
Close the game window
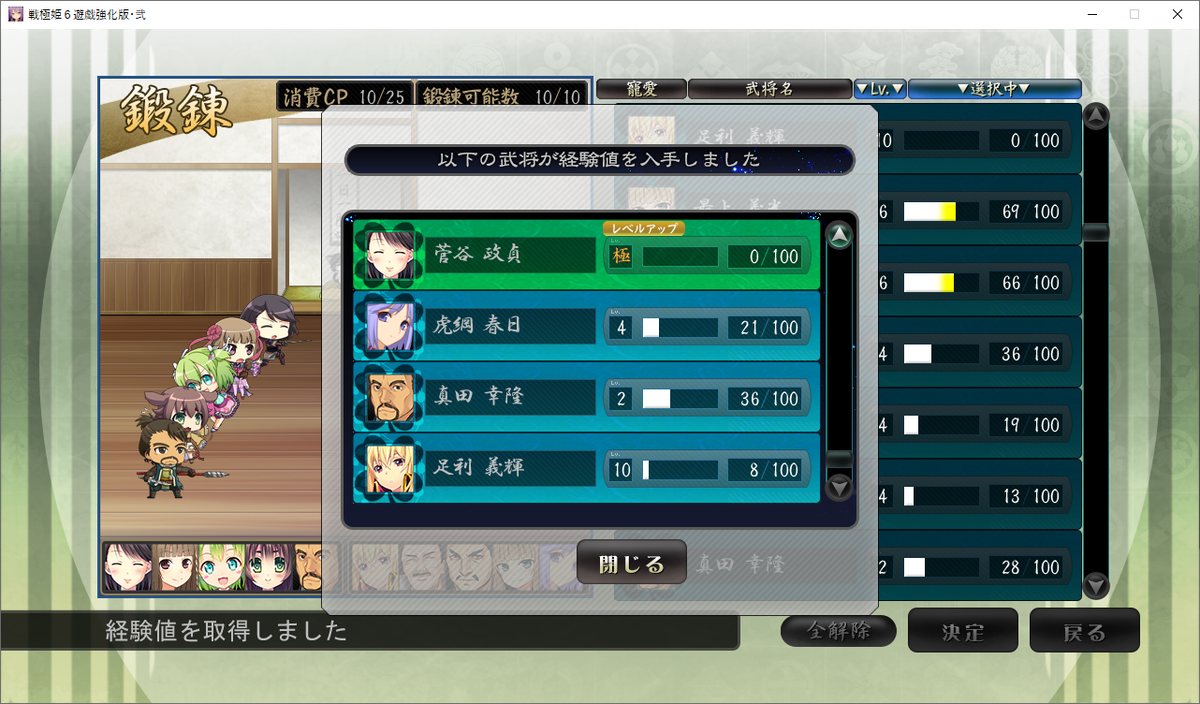(1176, 14)
